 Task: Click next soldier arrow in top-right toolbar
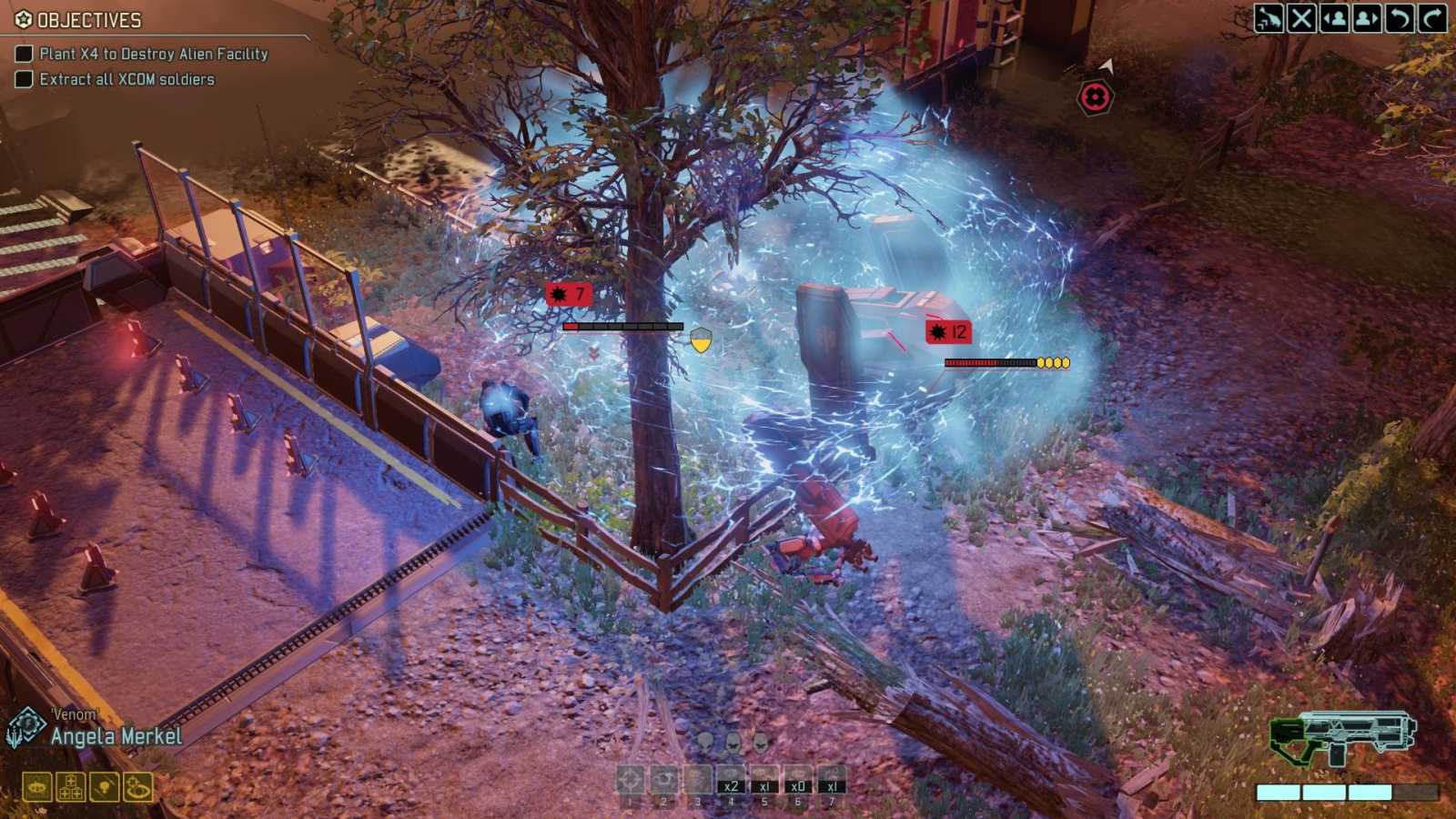[1366, 18]
